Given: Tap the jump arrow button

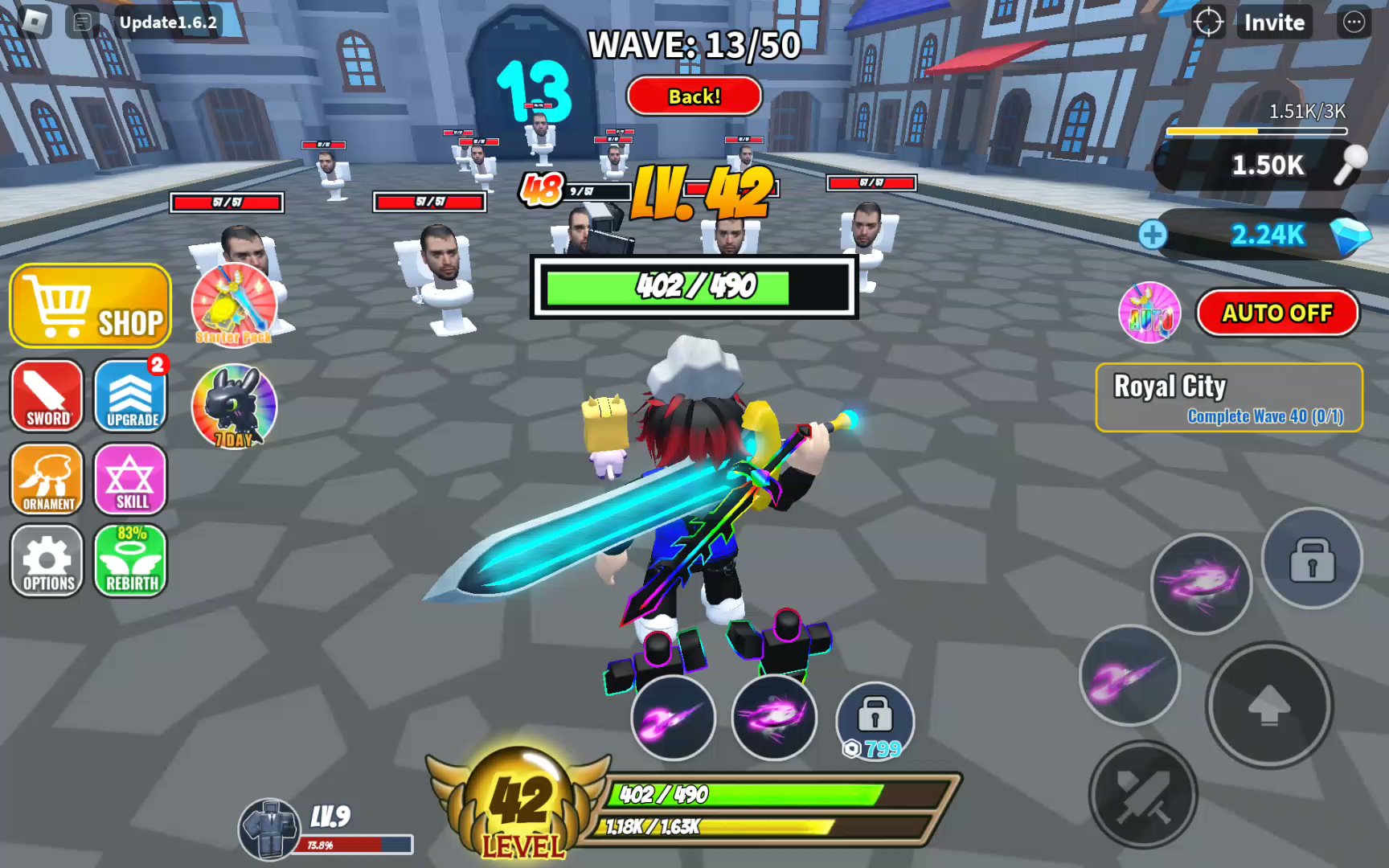Looking at the screenshot, I should 1269,705.
